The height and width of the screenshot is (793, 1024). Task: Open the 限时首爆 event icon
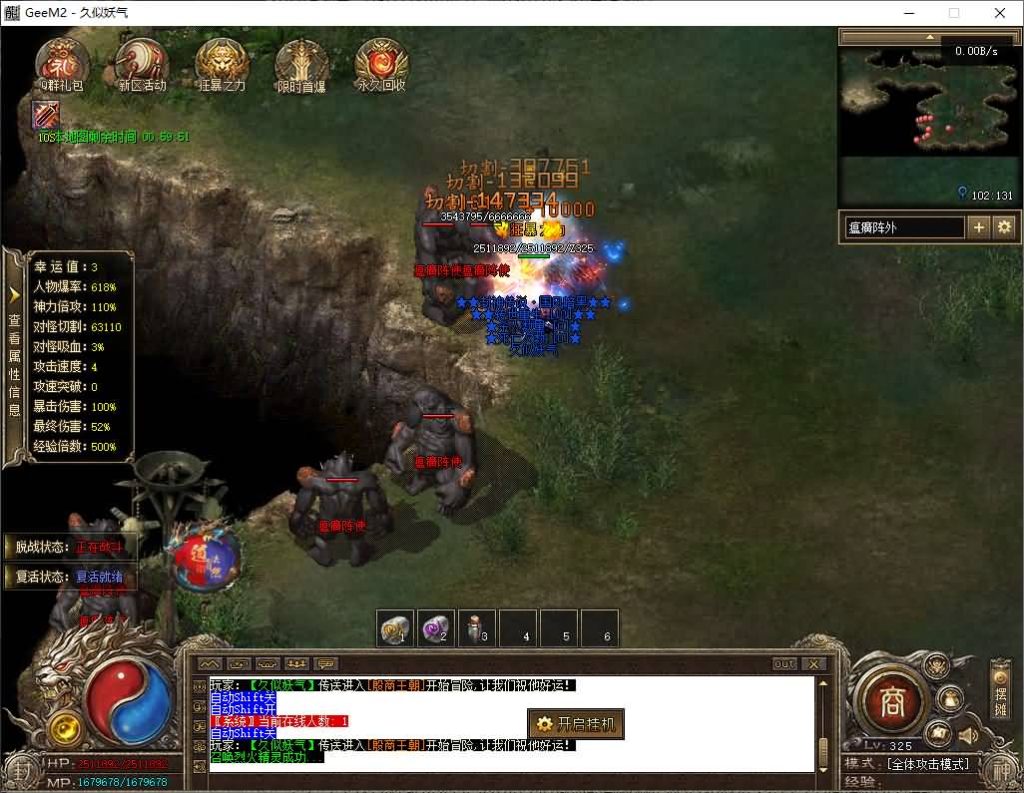[x=301, y=63]
